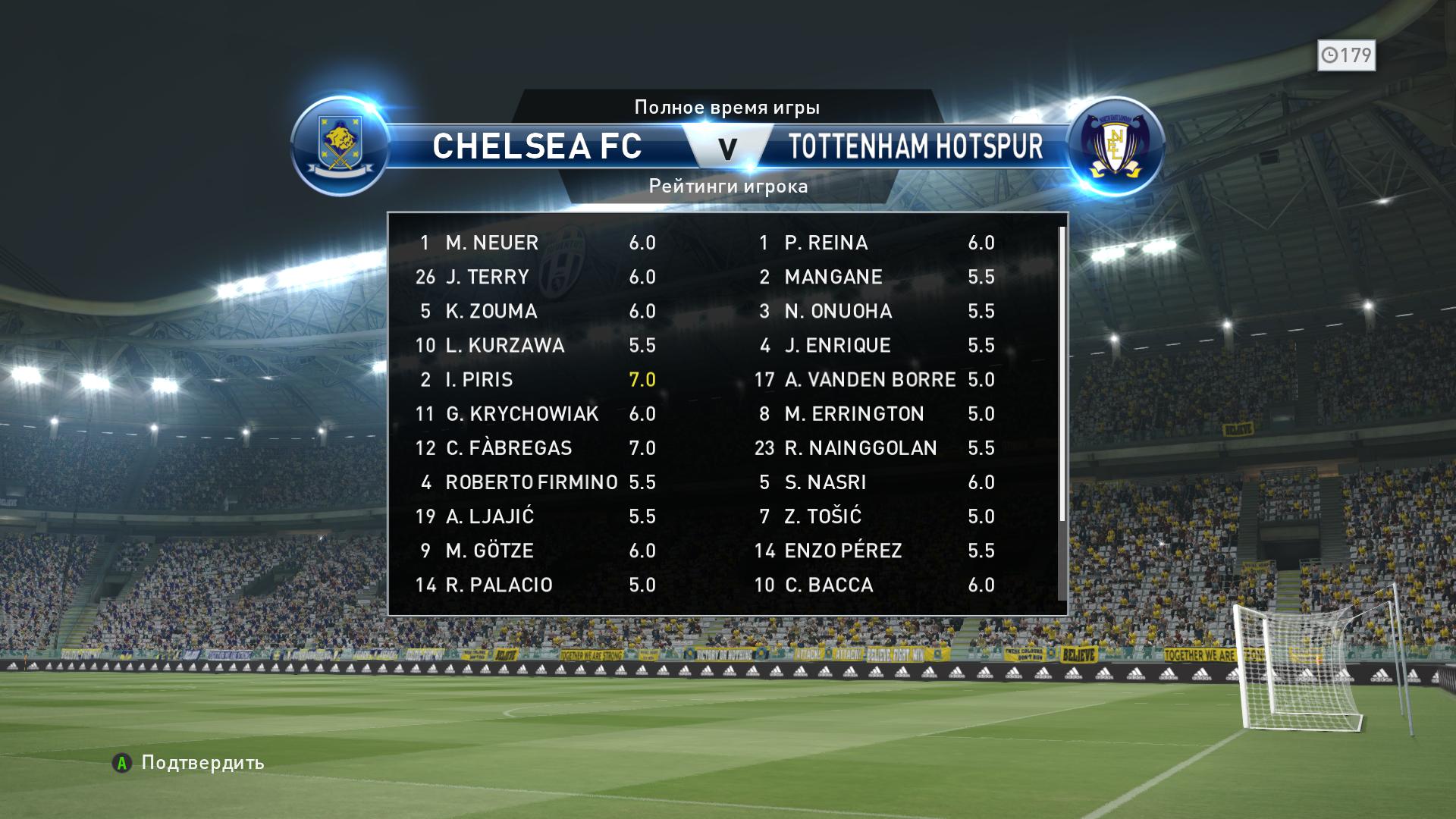The height and width of the screenshot is (819, 1456).
Task: Choose C. Fàbregas in the ratings list
Action: [535, 448]
